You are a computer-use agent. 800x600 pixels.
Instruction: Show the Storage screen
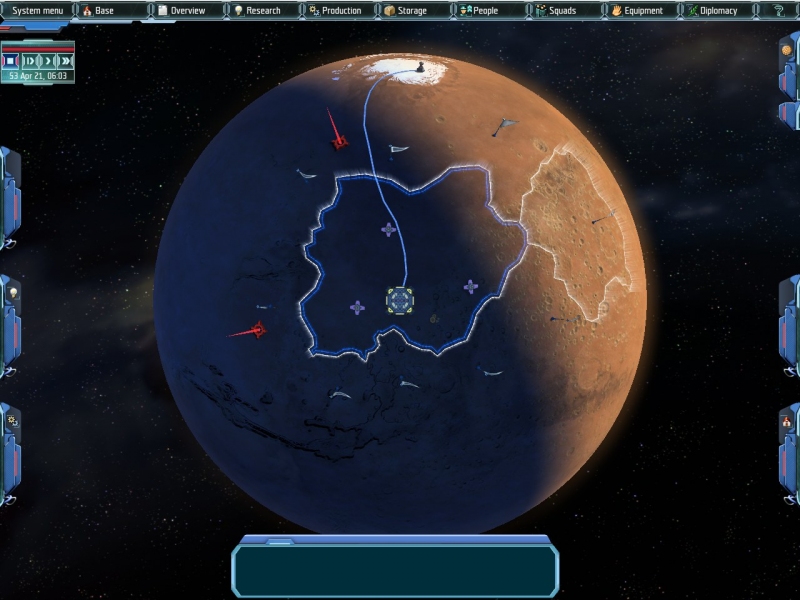412,11
